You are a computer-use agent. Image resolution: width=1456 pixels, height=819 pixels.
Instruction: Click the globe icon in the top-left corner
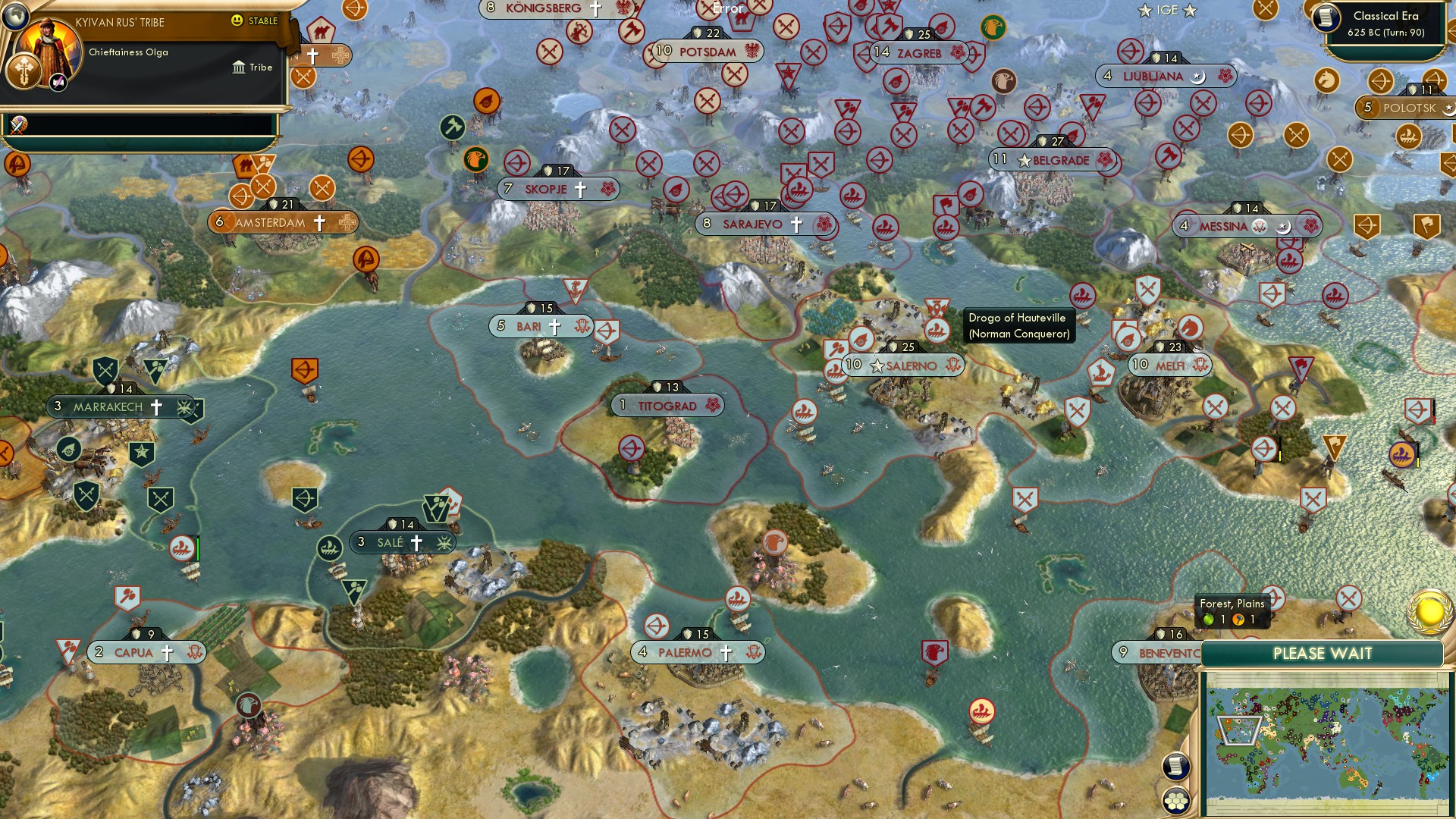click(x=14, y=17)
